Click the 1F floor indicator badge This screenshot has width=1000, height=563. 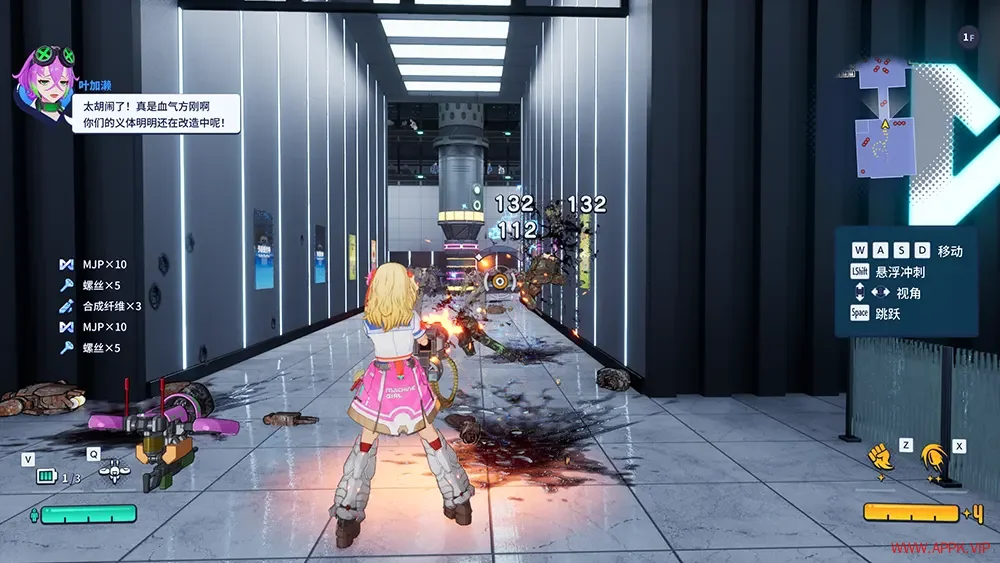[967, 38]
